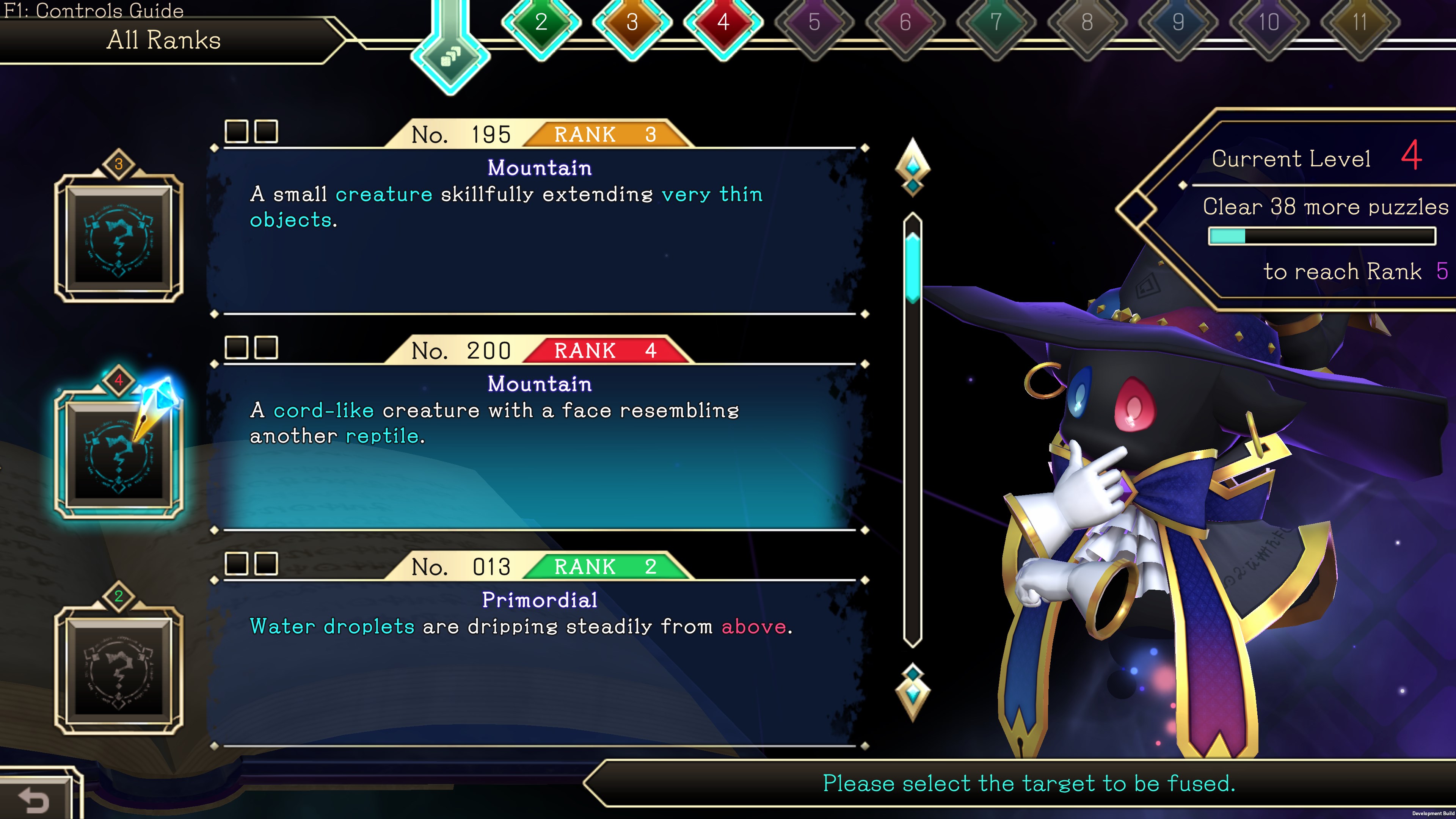Click the scroll-up gem arrow

pyautogui.click(x=913, y=167)
